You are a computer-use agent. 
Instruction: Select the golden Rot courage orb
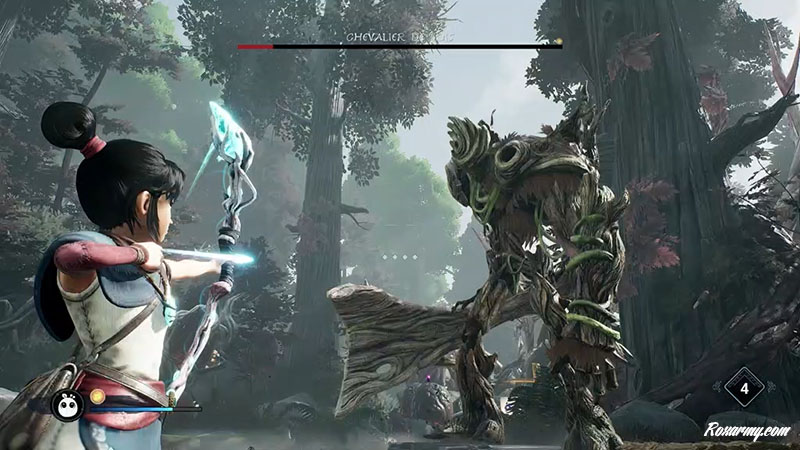[97, 396]
